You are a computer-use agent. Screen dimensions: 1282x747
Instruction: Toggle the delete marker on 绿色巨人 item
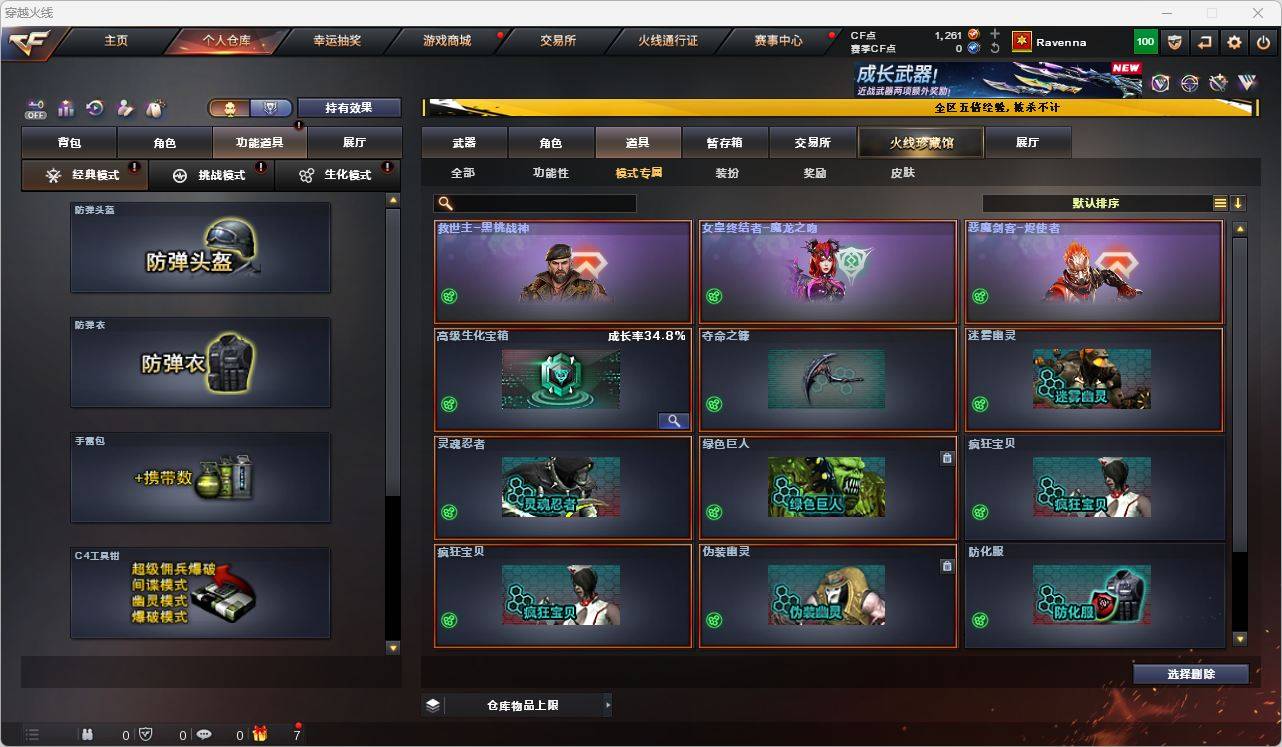[x=948, y=457]
